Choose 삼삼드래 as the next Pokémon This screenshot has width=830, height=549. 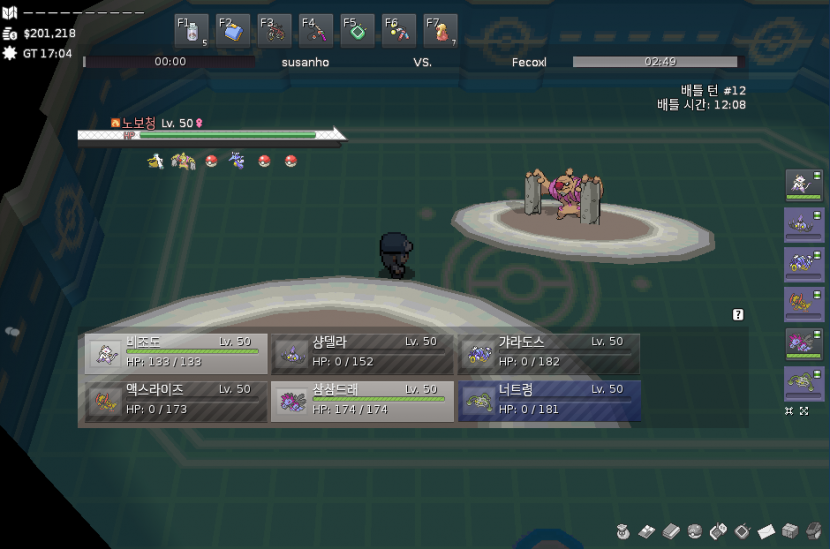(362, 401)
